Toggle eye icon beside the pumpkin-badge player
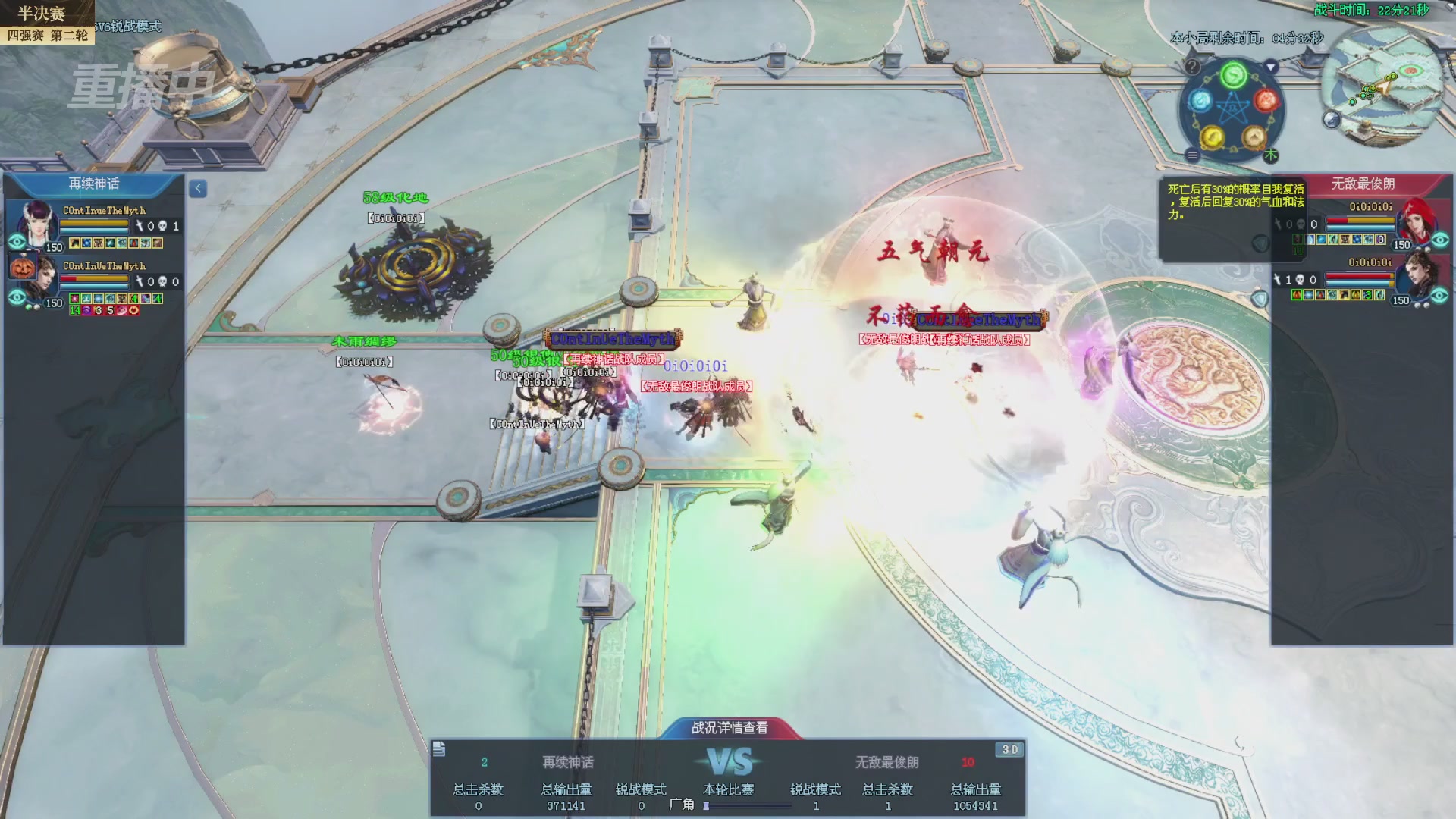Viewport: 1456px width, 819px height. tap(17, 297)
